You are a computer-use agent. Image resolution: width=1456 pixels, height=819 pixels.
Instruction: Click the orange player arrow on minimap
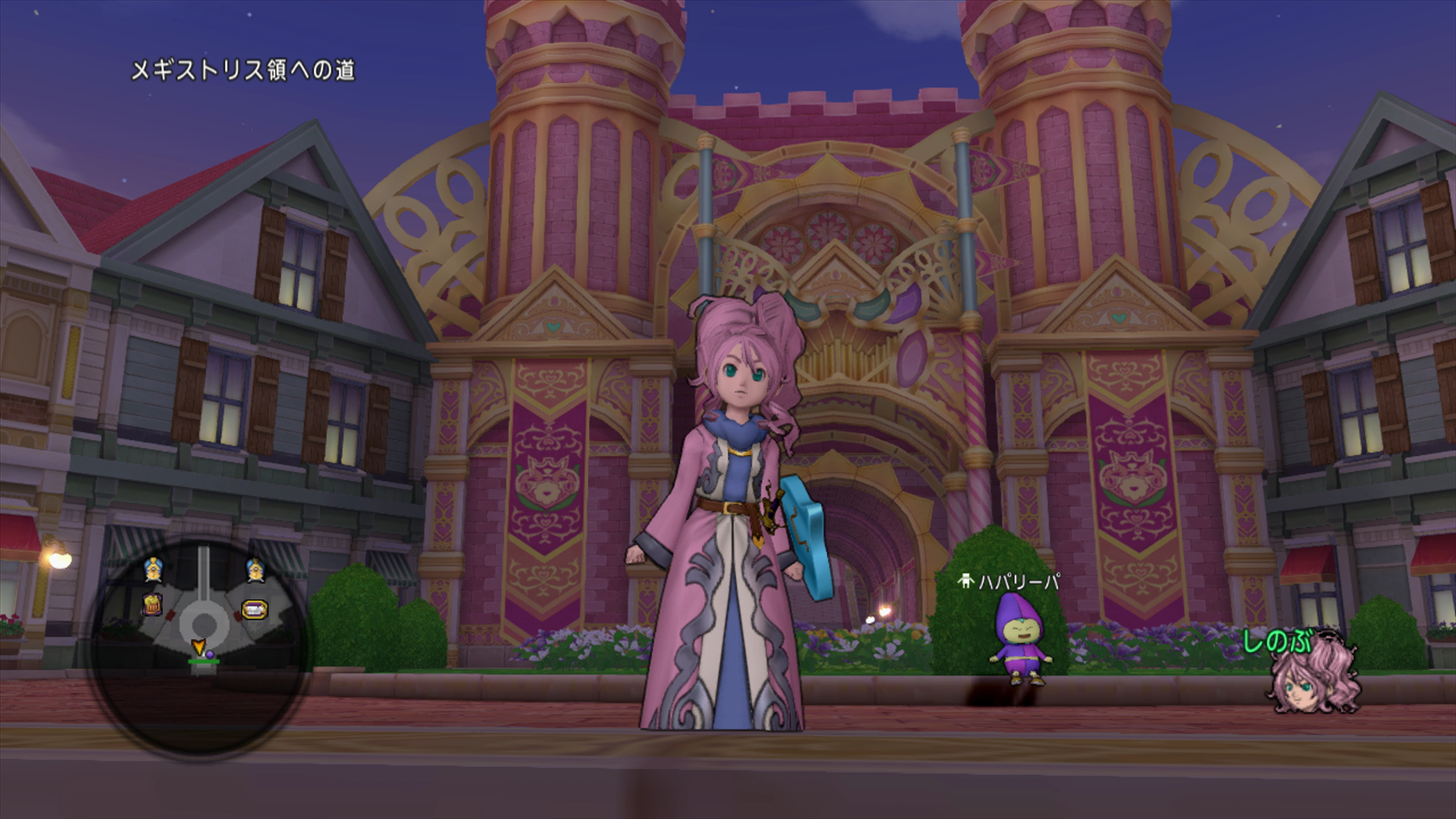[x=199, y=647]
